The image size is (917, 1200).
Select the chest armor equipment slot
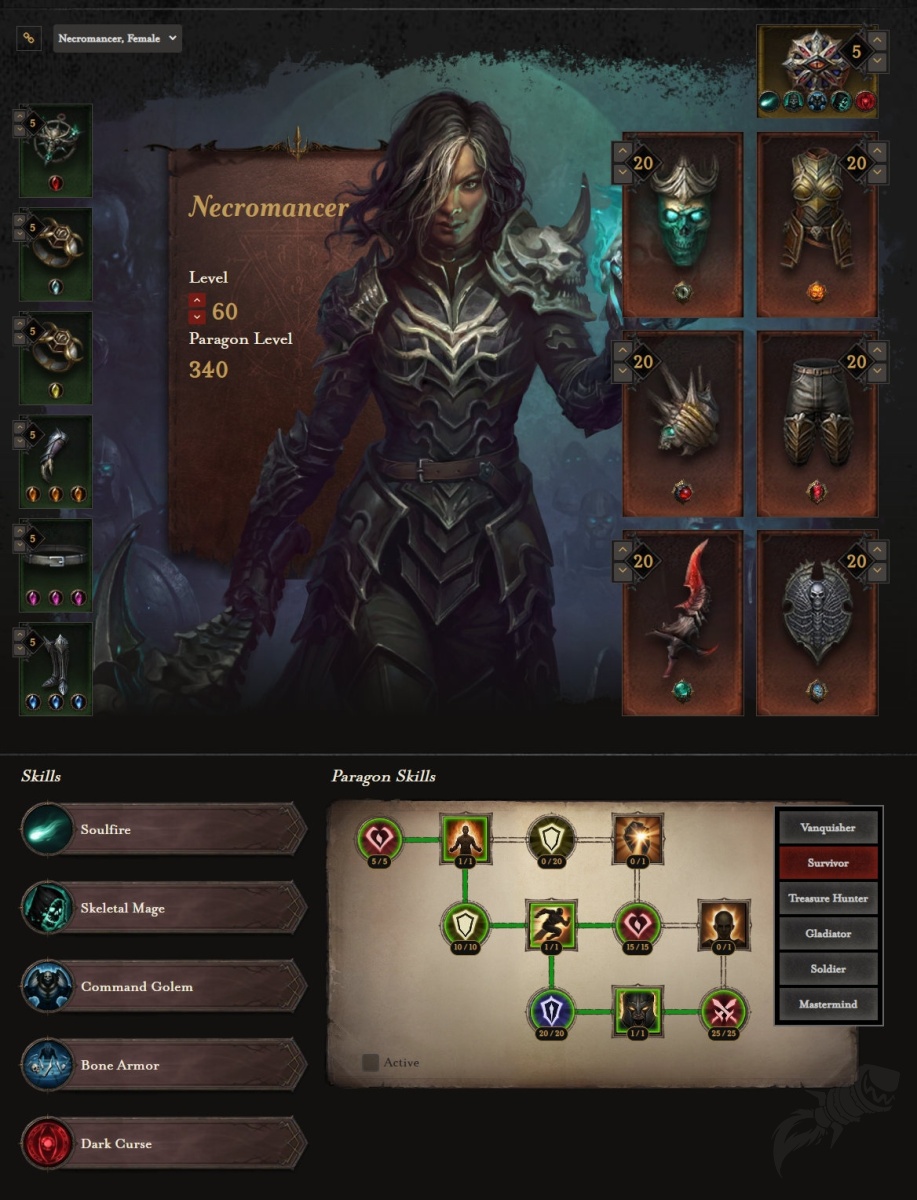click(x=817, y=225)
